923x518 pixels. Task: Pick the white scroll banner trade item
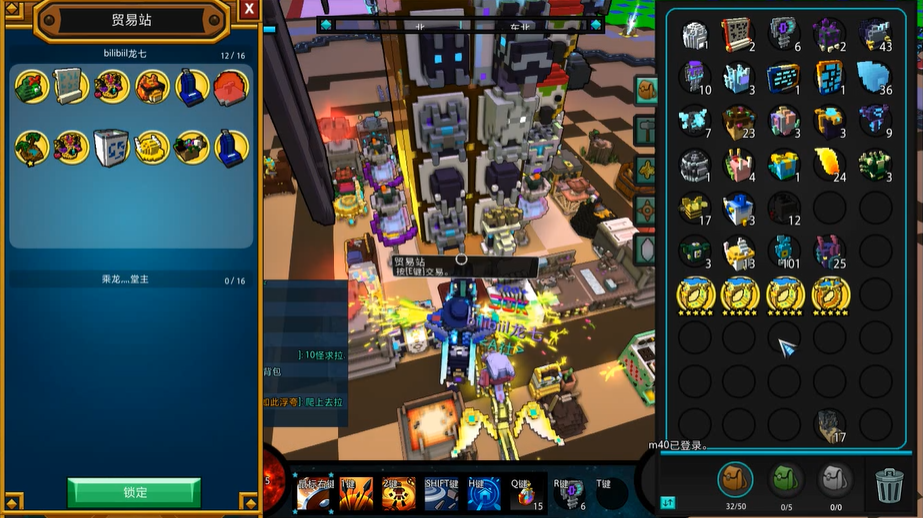(x=72, y=86)
